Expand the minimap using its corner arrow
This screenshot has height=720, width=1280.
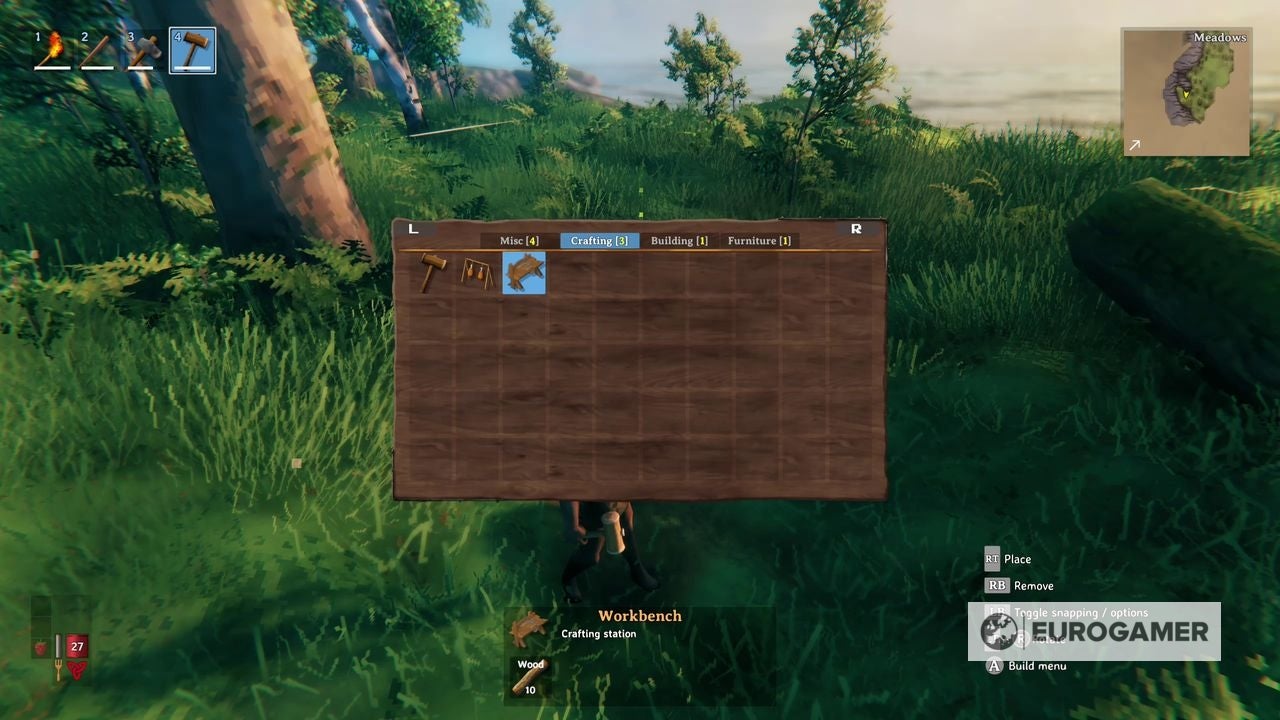click(x=1134, y=145)
